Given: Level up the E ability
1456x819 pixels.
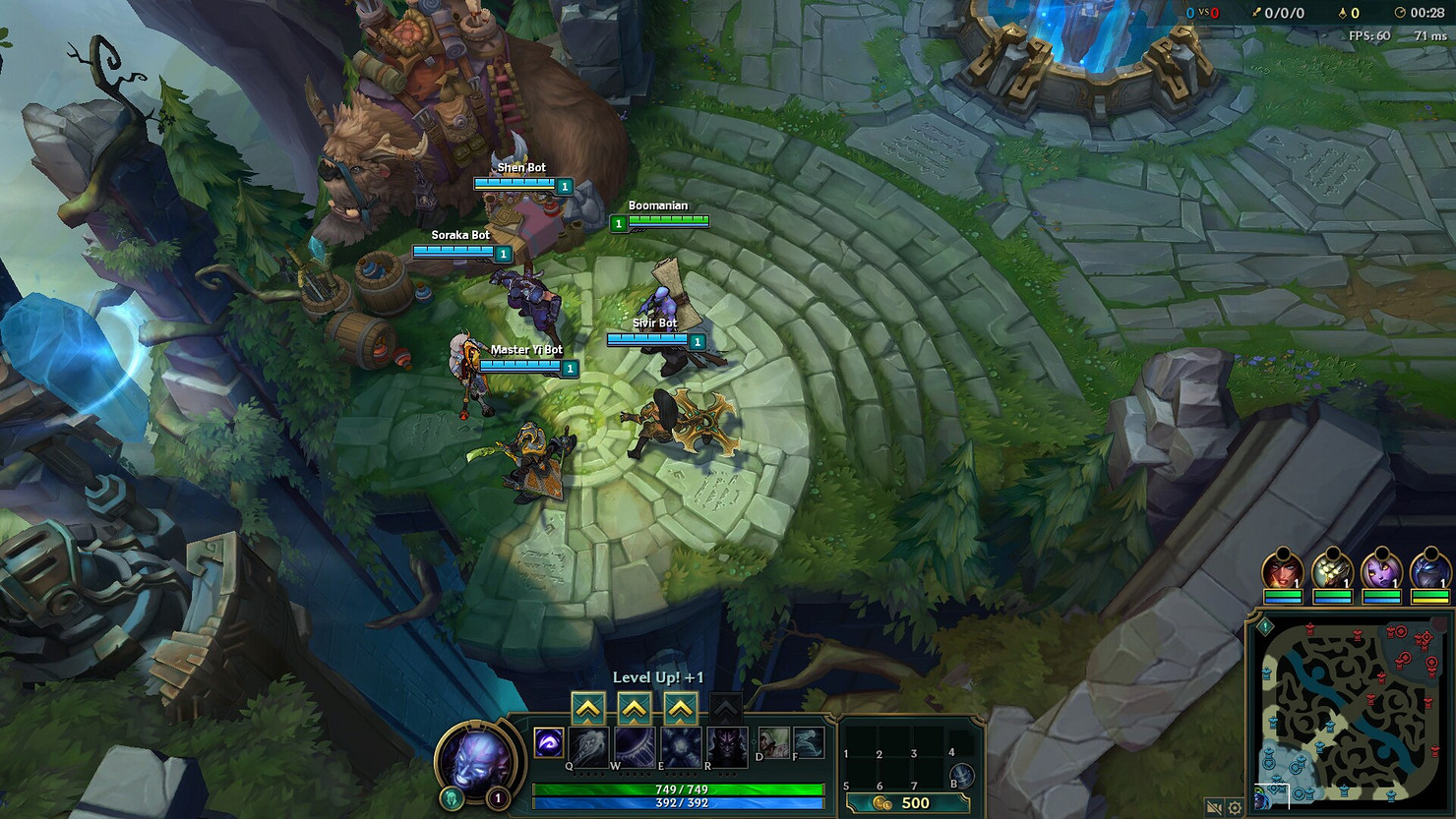Looking at the screenshot, I should tap(681, 708).
